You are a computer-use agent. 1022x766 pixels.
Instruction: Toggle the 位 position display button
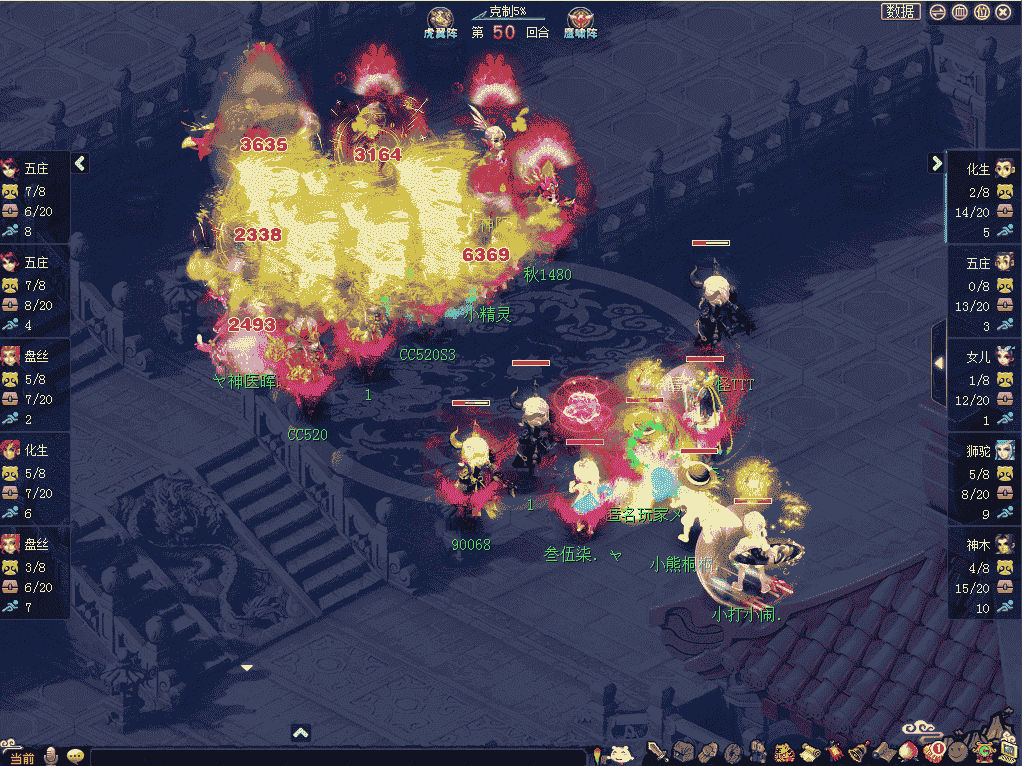pyautogui.click(x=982, y=12)
